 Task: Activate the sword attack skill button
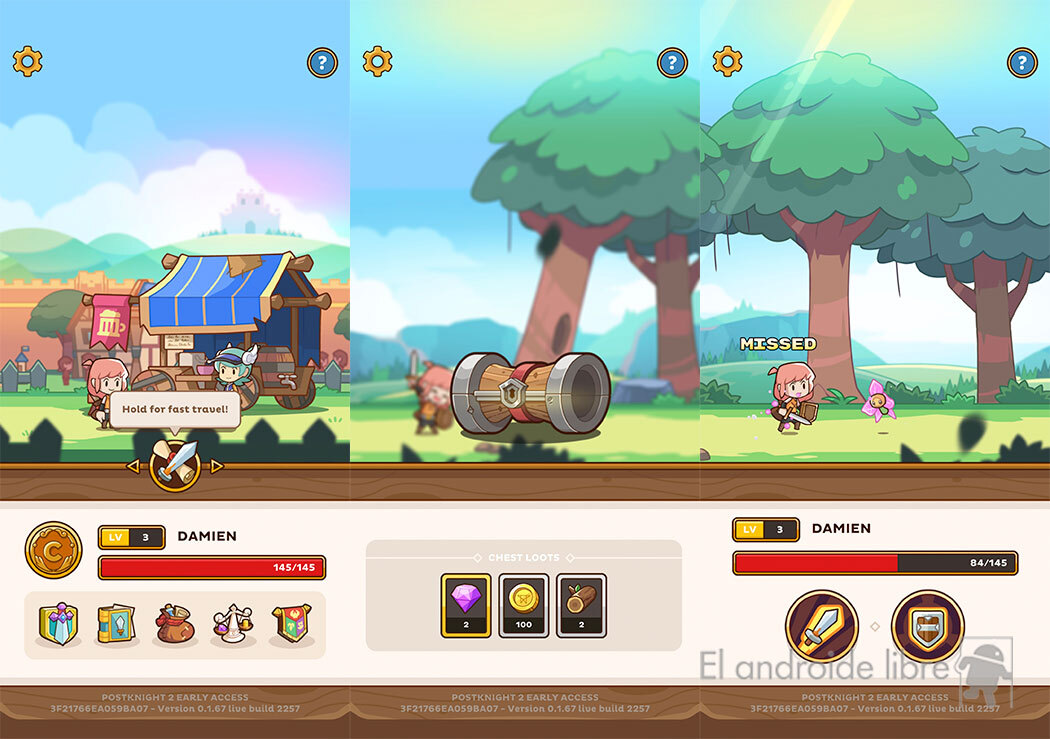[822, 626]
